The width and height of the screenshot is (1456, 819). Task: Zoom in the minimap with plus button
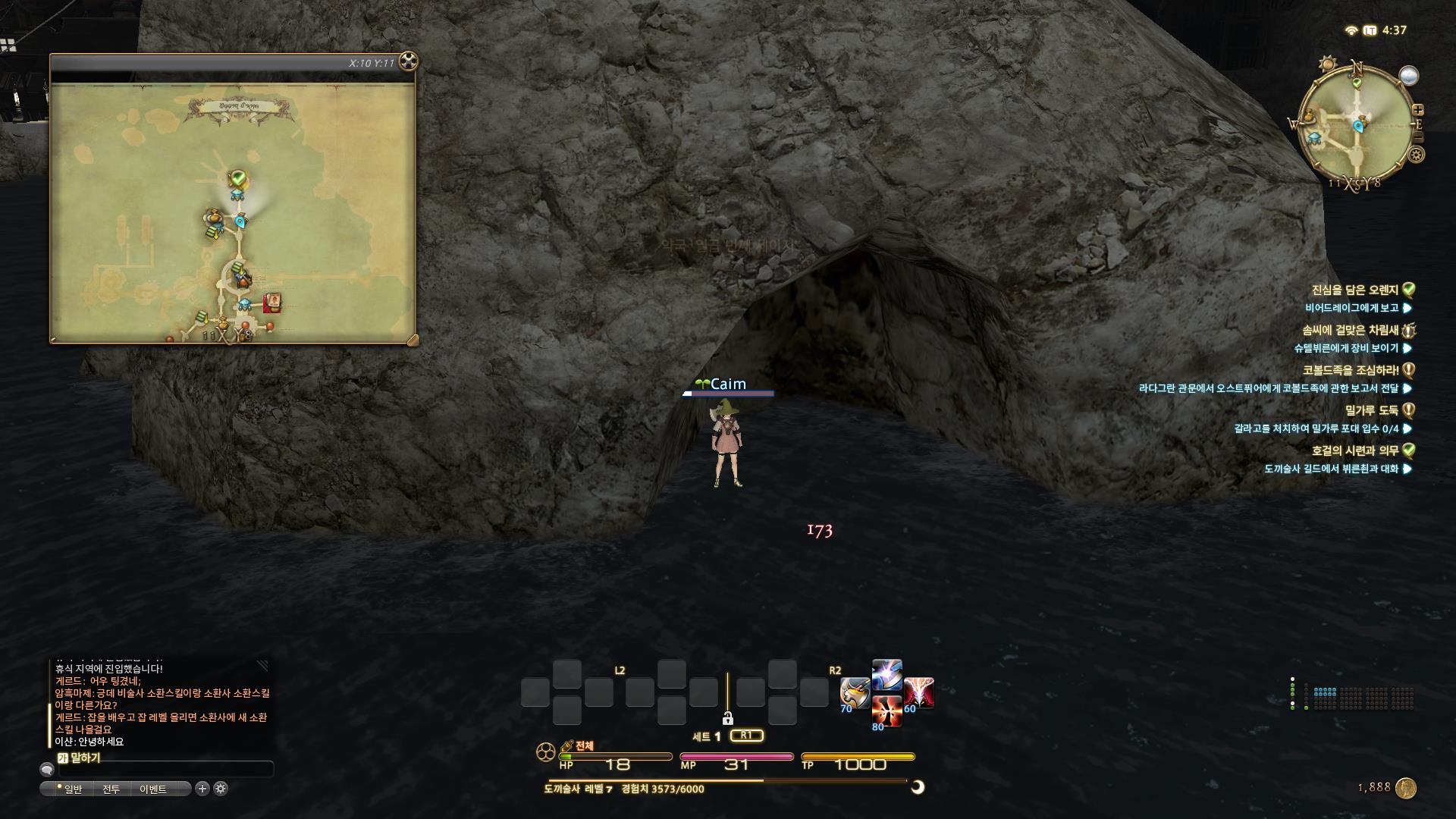(1417, 110)
